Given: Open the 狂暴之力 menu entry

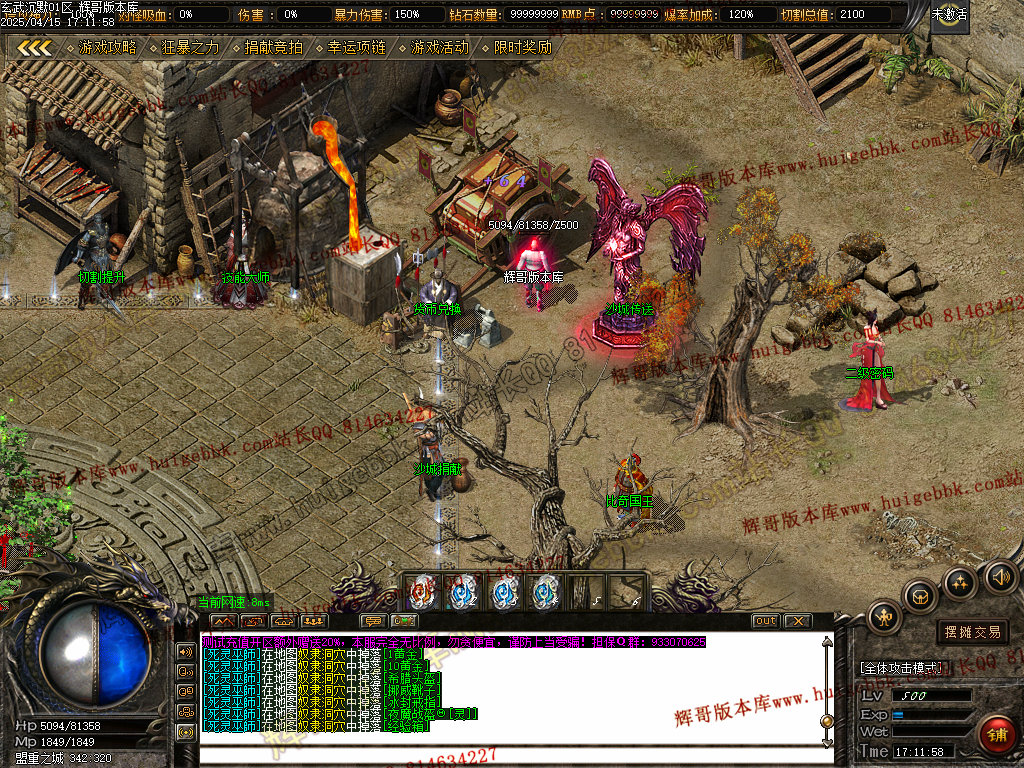Looking at the screenshot, I should click(x=190, y=47).
